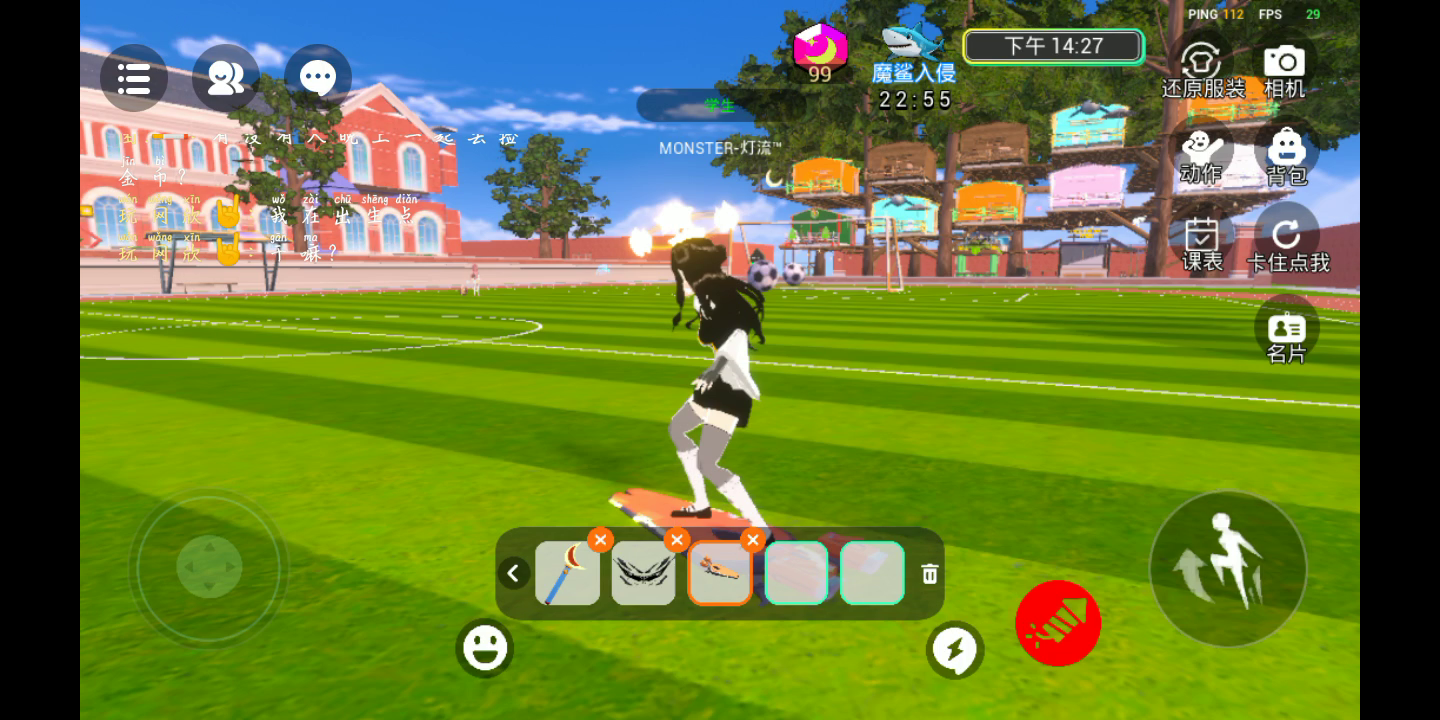This screenshot has width=1440, height=720.
Task: Click the hotbar trash can
Action: (x=930, y=574)
